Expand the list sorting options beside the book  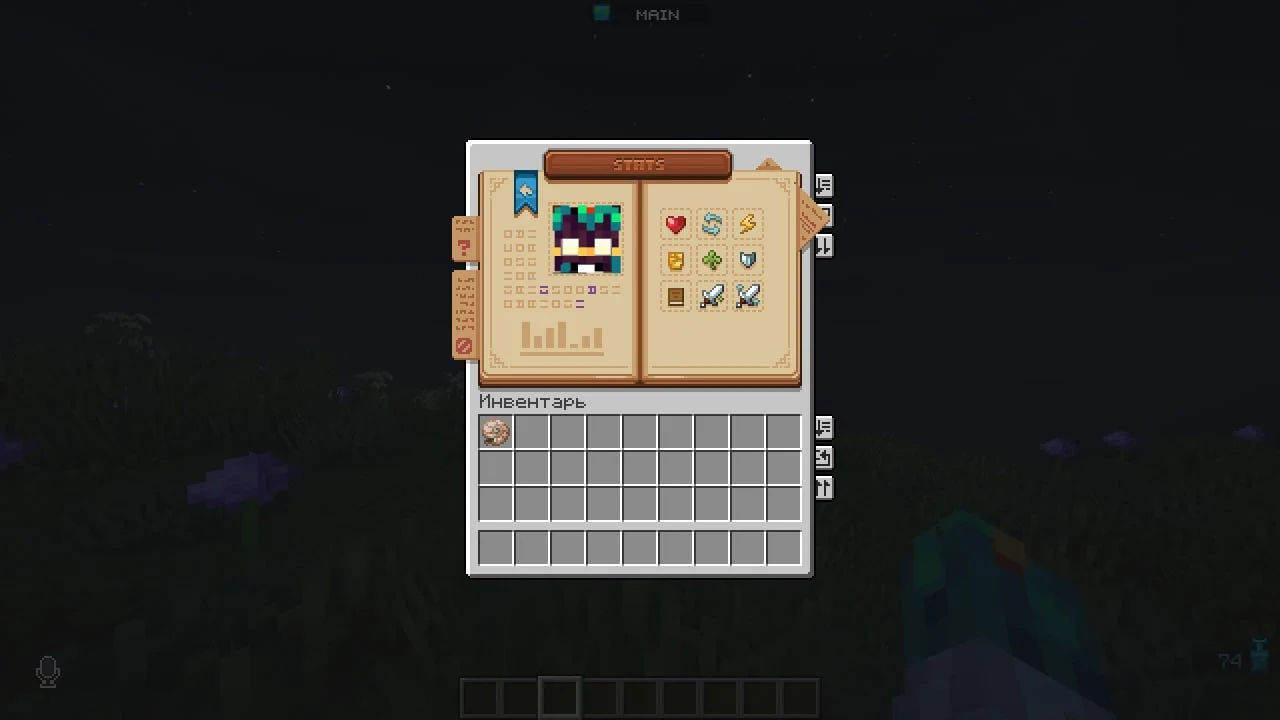click(x=823, y=187)
